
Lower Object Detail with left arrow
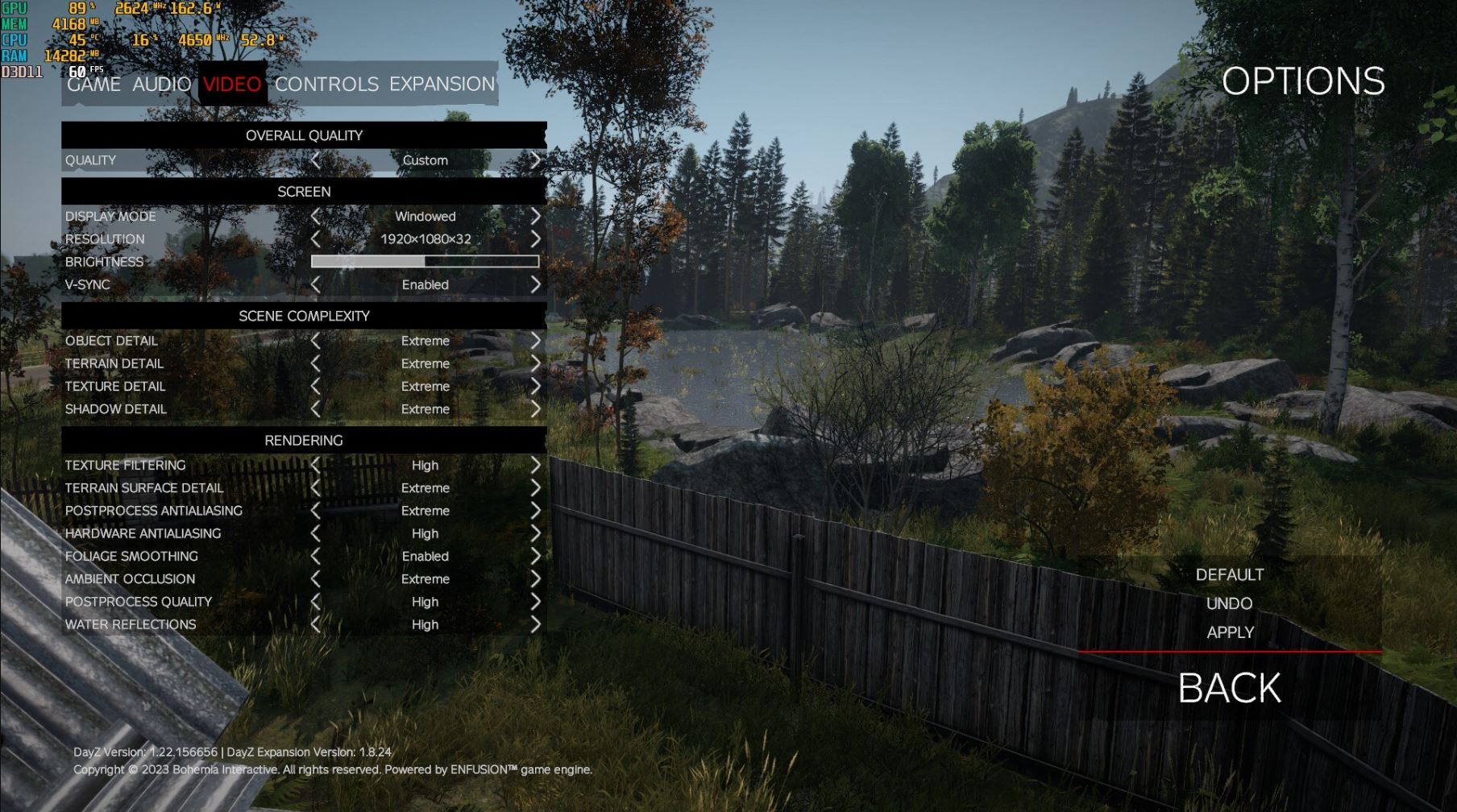[316, 341]
